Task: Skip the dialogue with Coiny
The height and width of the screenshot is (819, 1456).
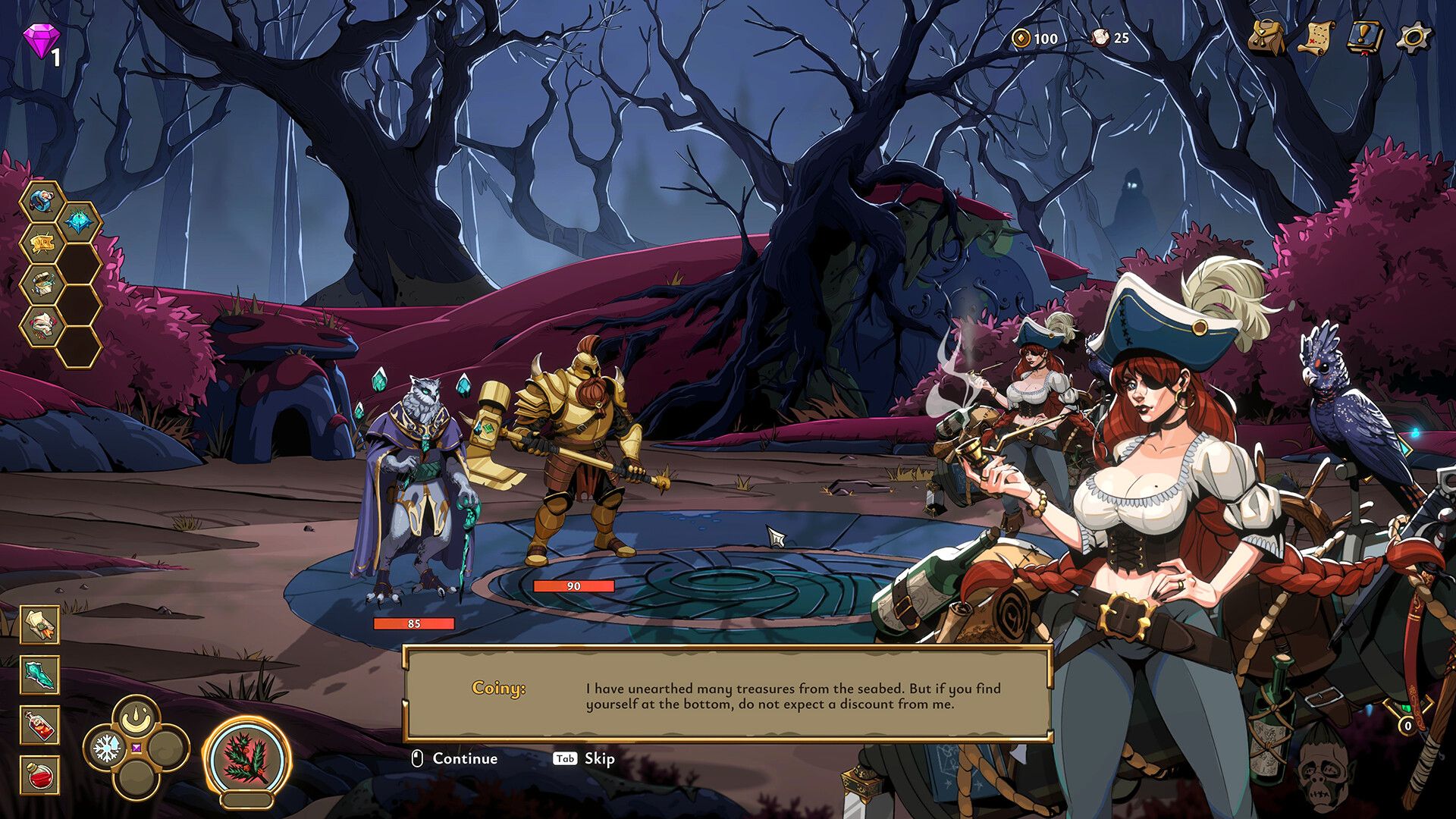Action: [x=584, y=758]
